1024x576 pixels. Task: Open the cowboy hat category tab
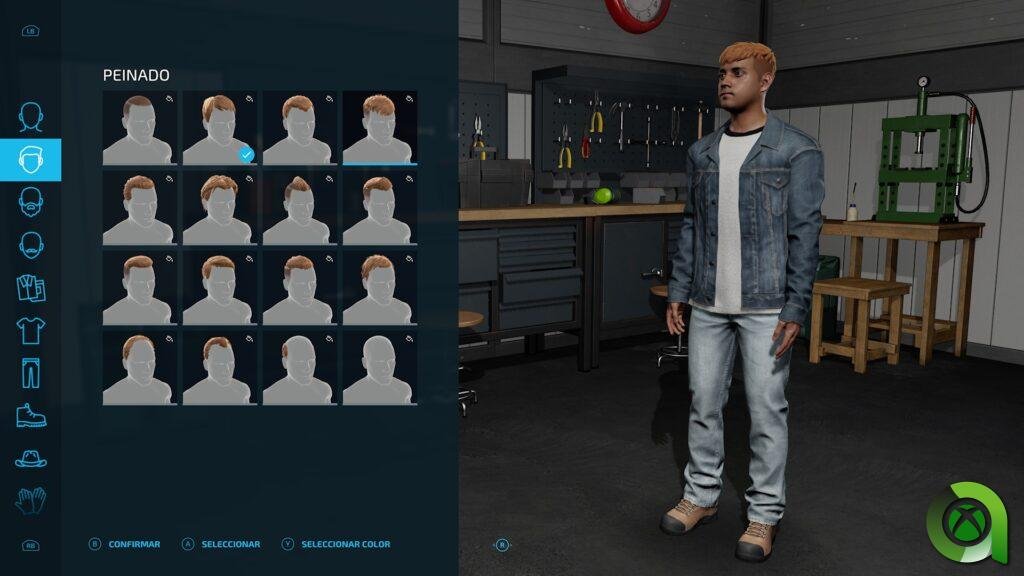(31, 458)
